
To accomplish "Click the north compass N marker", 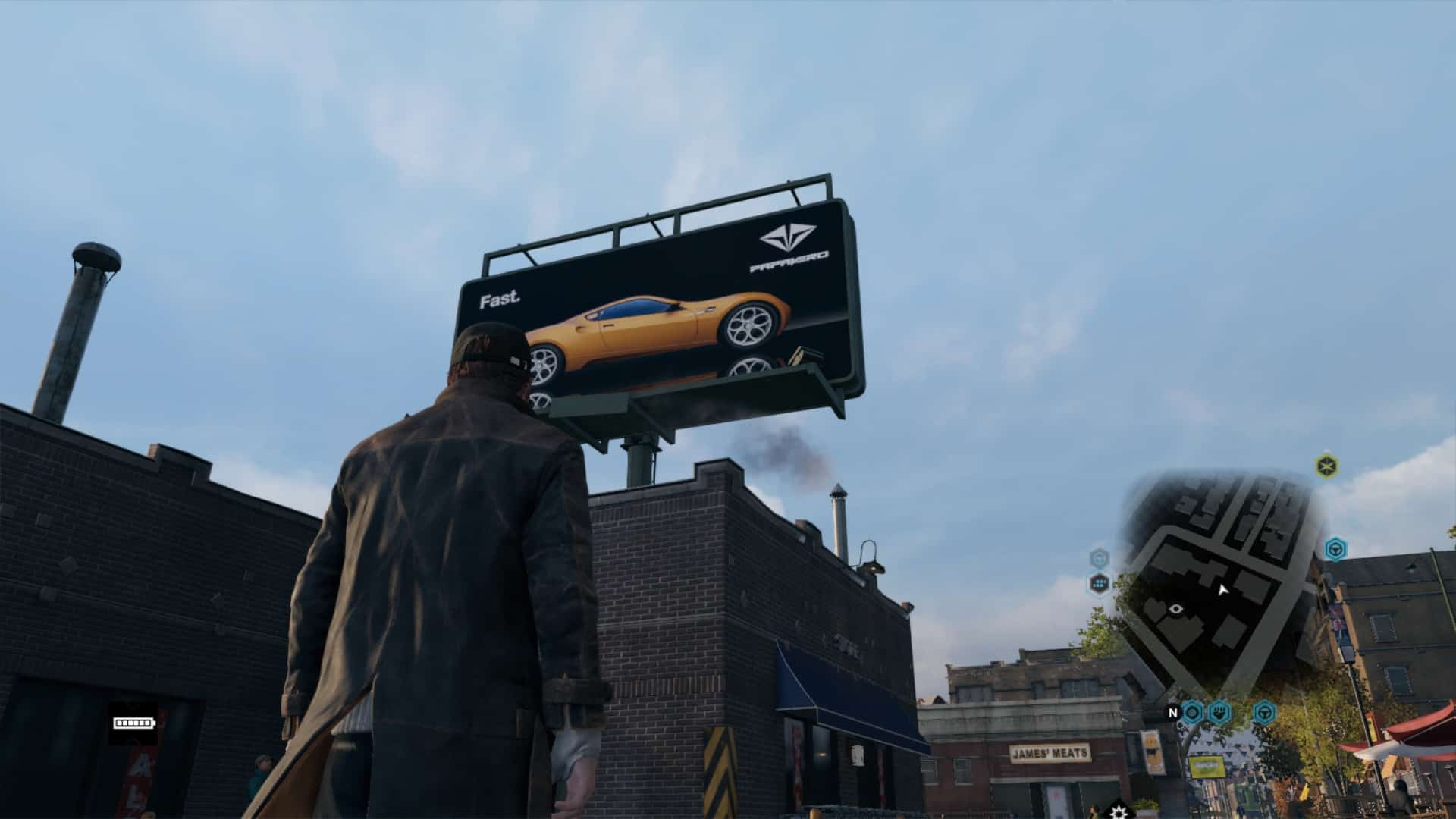I will click(x=1172, y=713).
